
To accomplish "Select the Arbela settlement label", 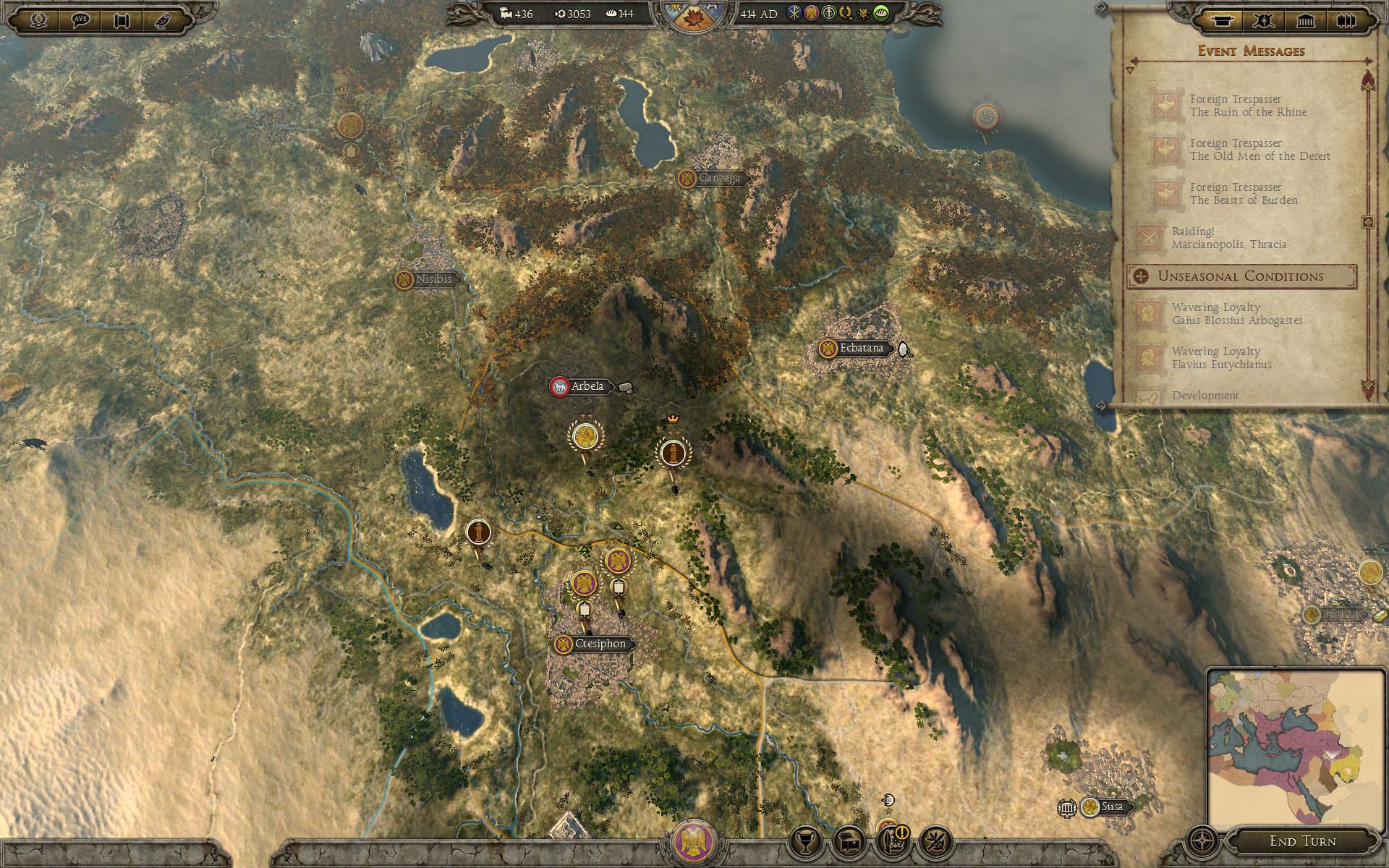I will [x=587, y=386].
